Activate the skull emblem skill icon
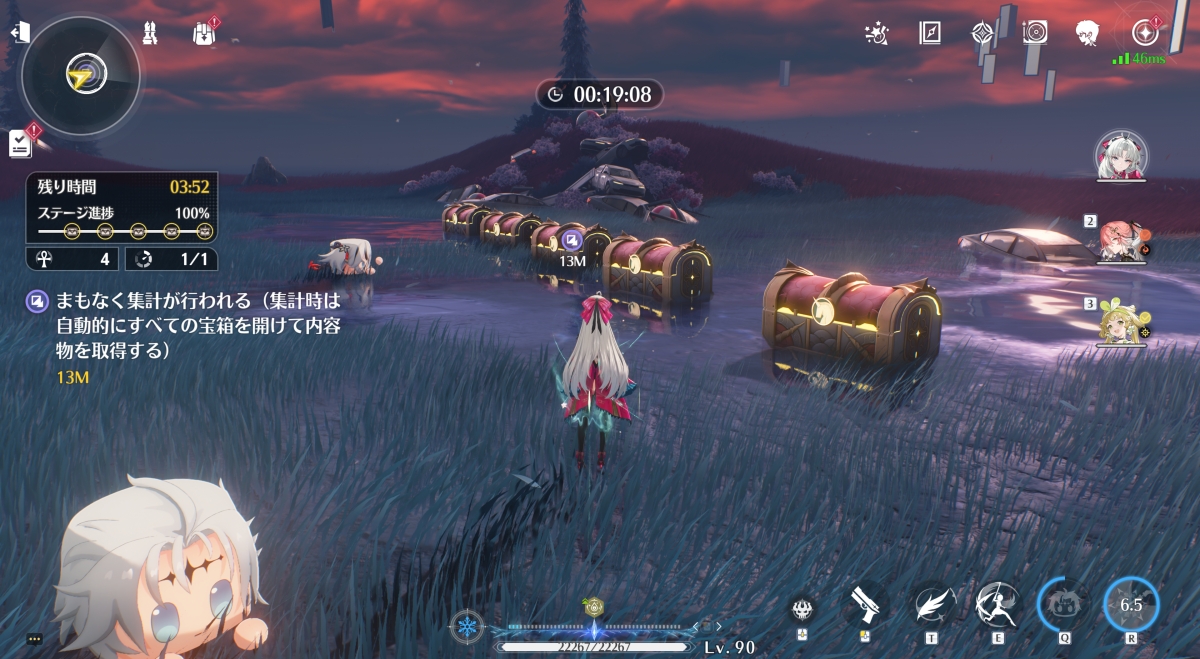 pos(802,606)
